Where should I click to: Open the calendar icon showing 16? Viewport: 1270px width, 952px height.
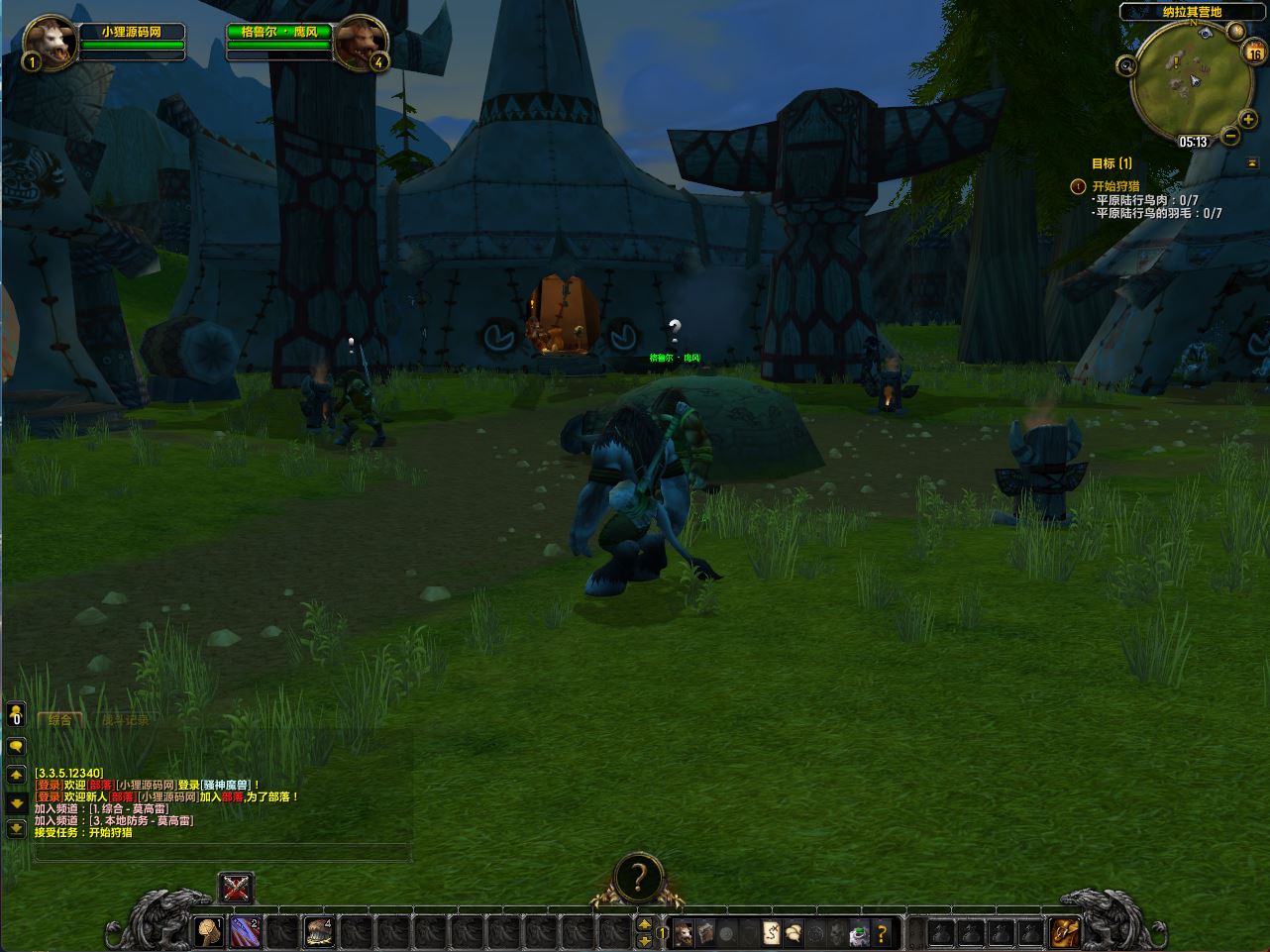(x=1255, y=55)
